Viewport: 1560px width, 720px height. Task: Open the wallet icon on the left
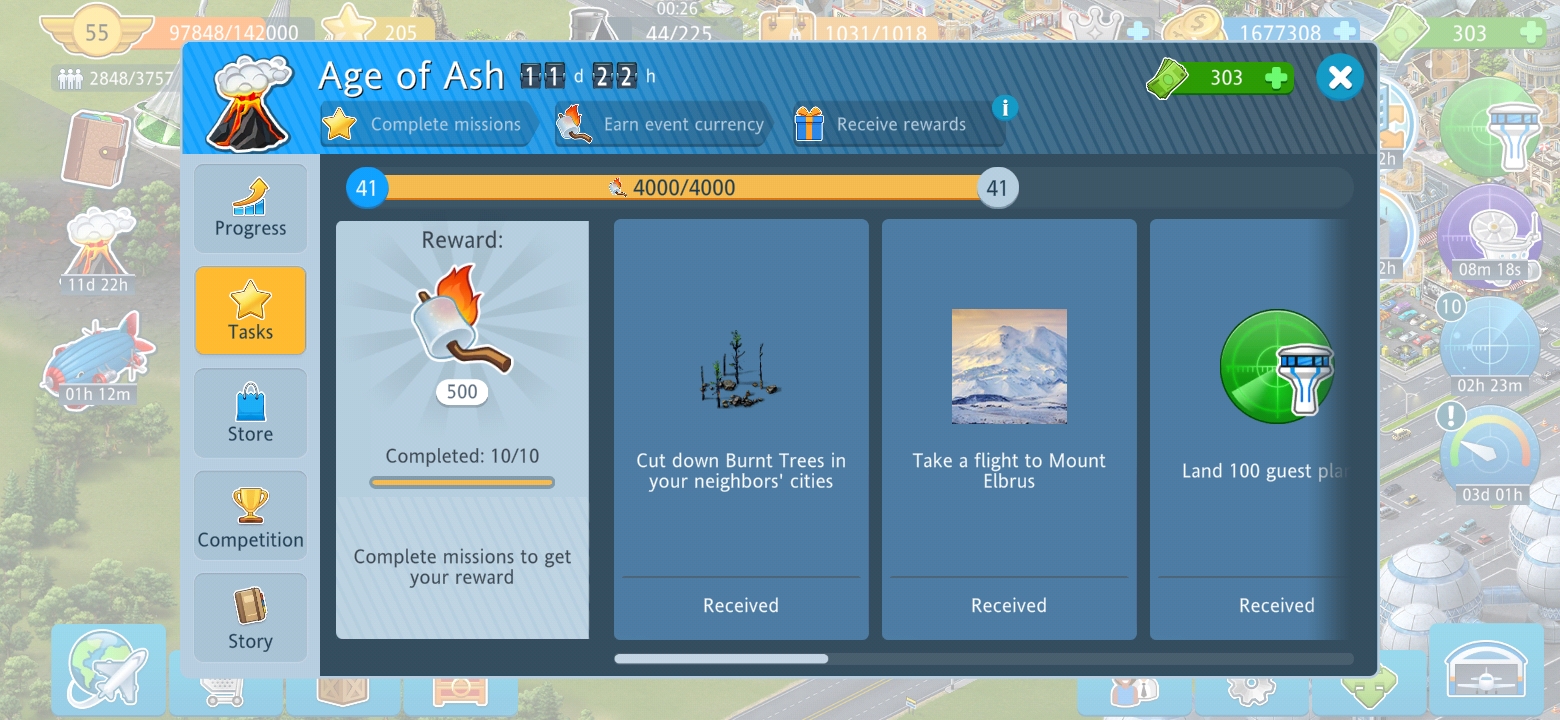click(95, 147)
